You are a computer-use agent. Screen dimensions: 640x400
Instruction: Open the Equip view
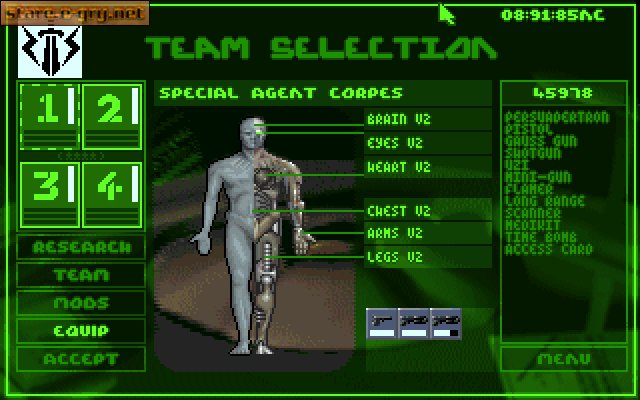pos(81,330)
